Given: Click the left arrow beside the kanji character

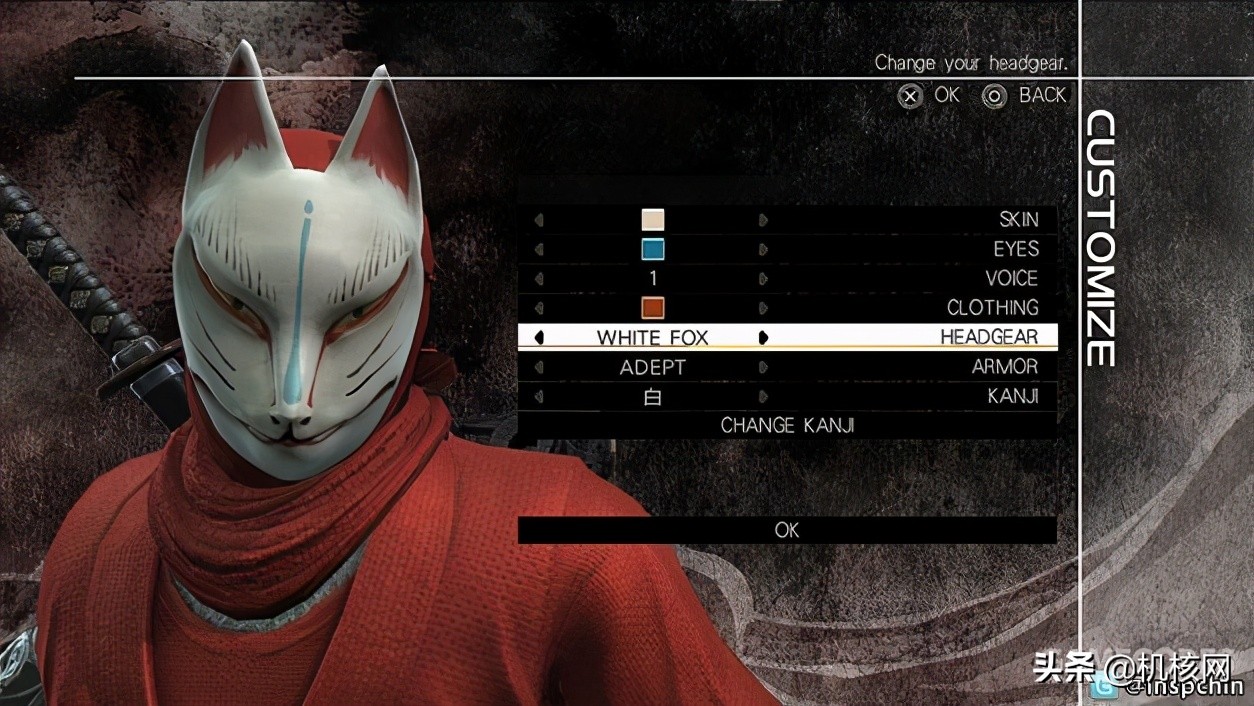Looking at the screenshot, I should coord(540,397).
